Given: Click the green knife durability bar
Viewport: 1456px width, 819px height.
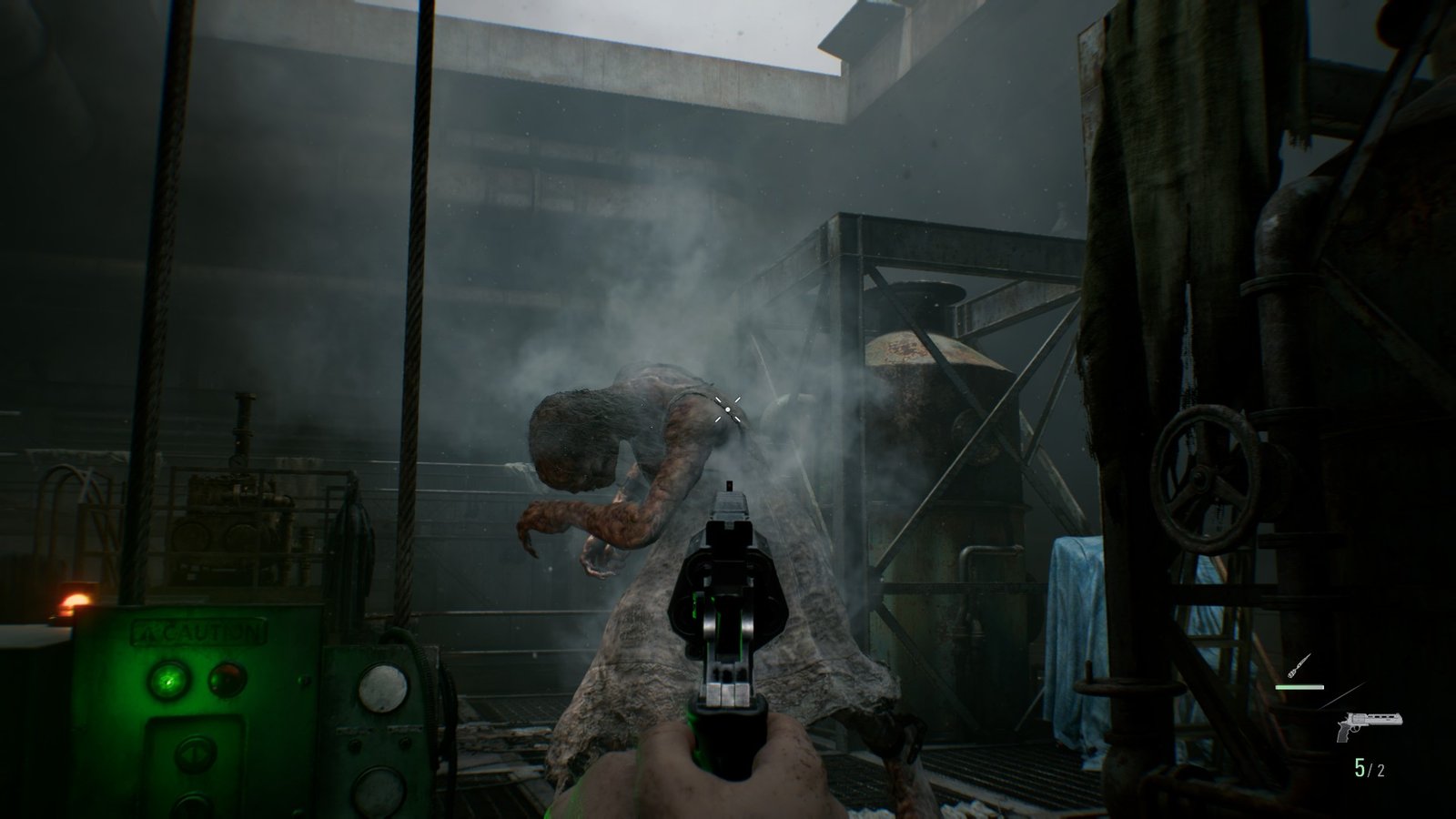Looking at the screenshot, I should pos(1299,686).
